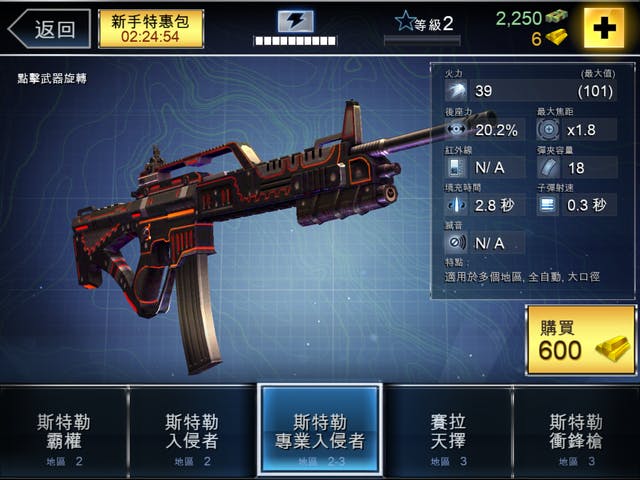Go back using the 返回 button
This screenshot has height=480, width=640.
tap(50, 29)
